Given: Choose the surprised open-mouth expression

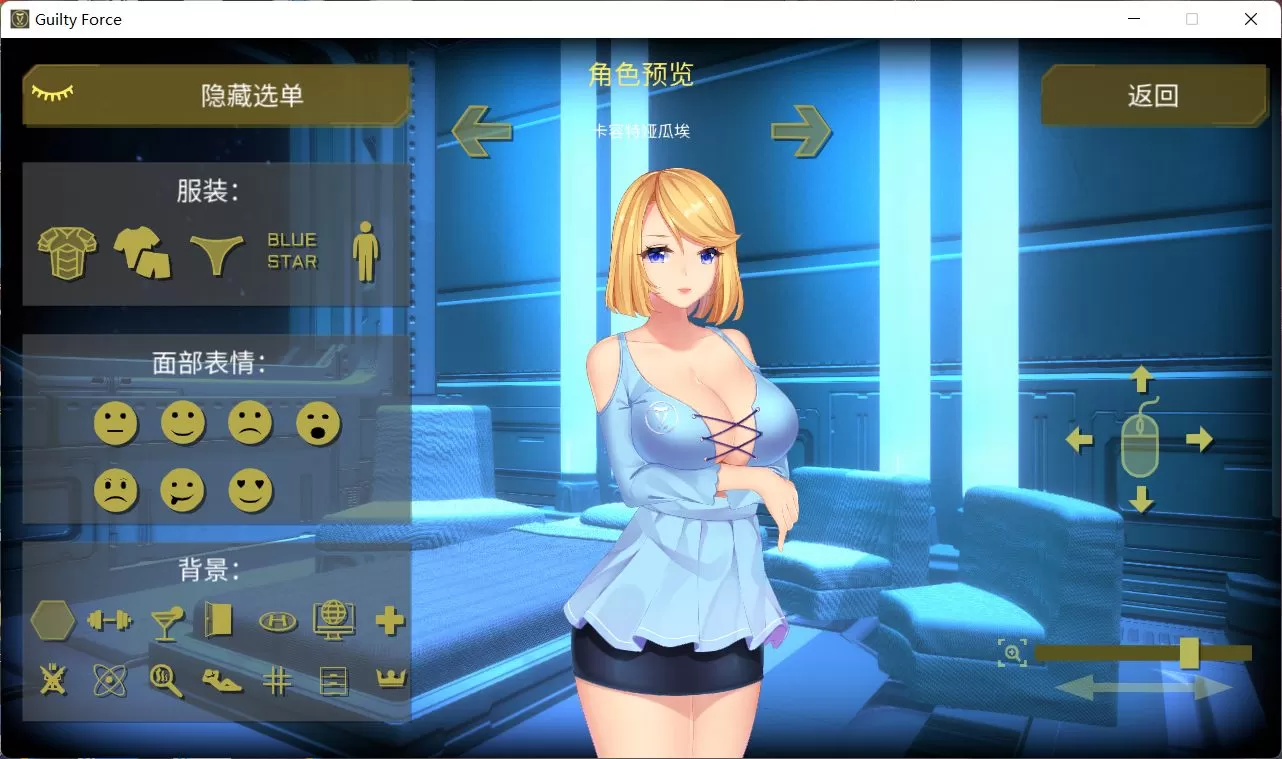Looking at the screenshot, I should [318, 423].
